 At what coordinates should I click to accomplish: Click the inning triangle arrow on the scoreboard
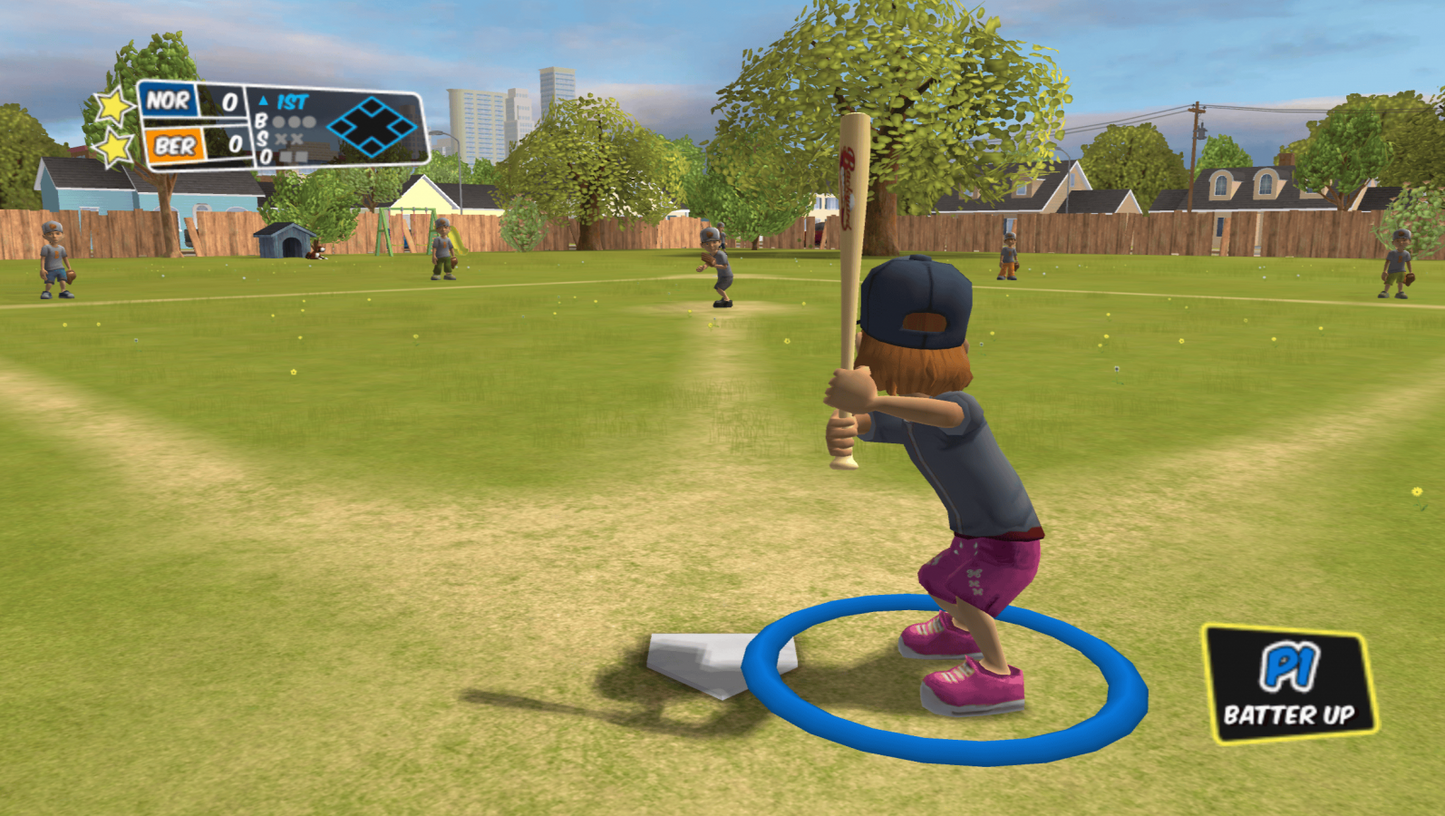[263, 100]
